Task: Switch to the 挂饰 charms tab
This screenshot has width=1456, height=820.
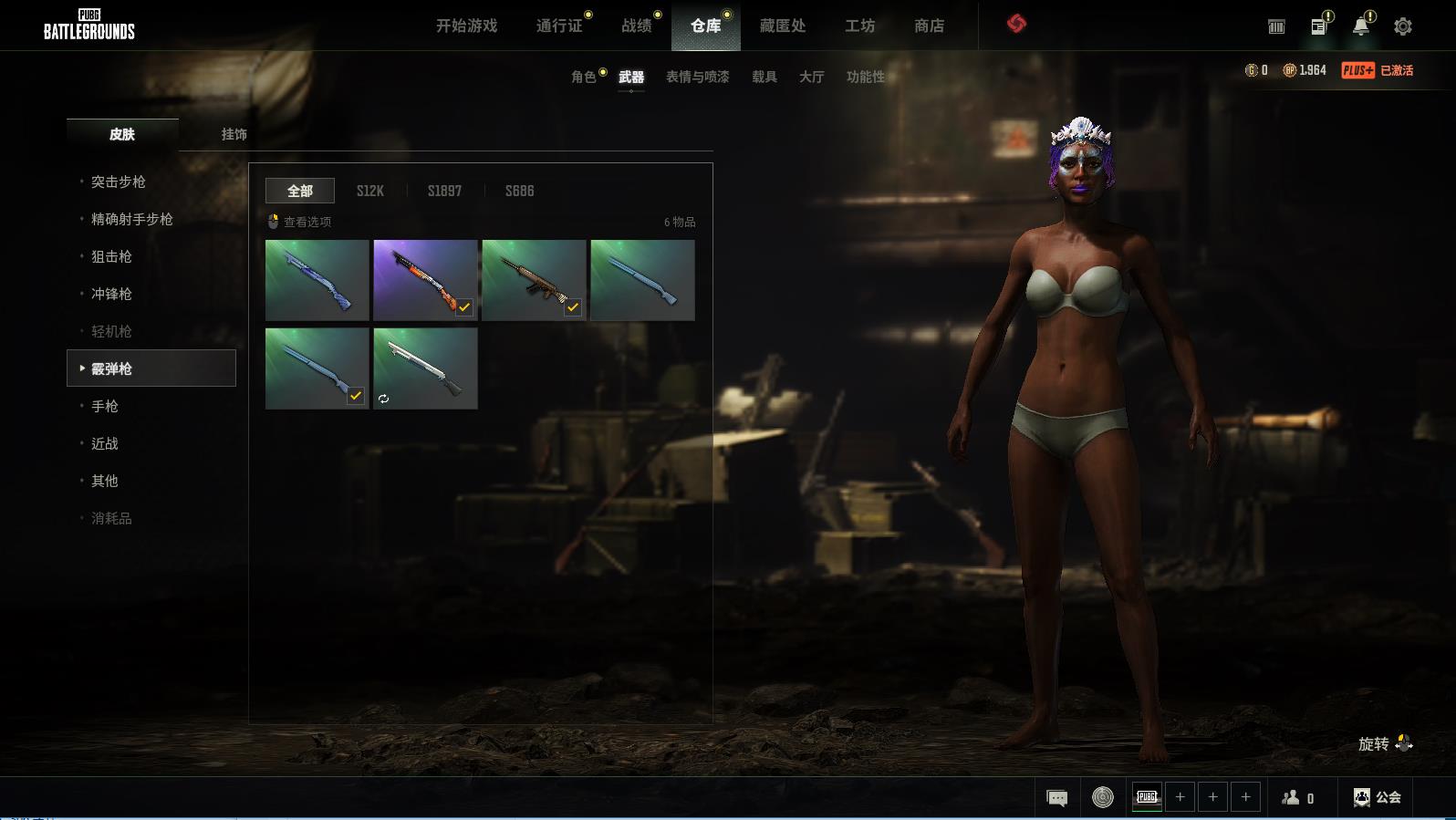Action: click(234, 134)
